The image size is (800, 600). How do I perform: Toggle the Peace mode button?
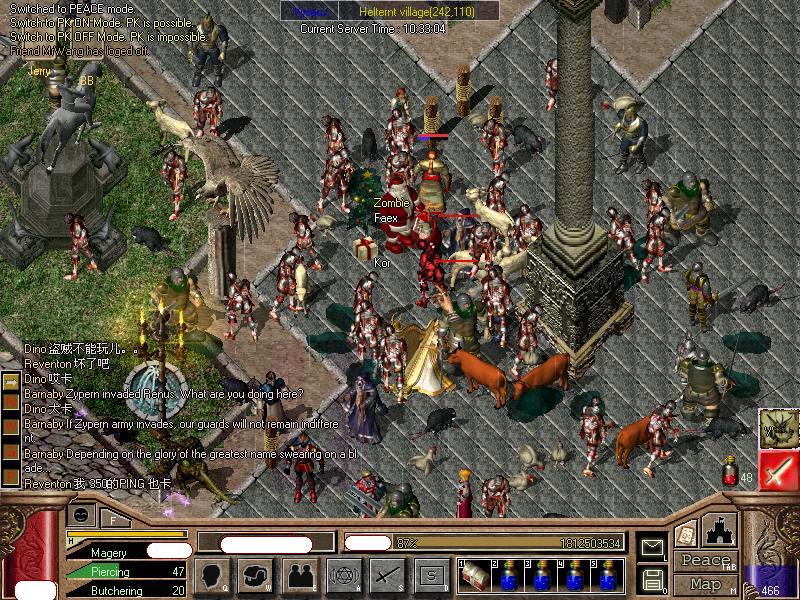pos(705,561)
